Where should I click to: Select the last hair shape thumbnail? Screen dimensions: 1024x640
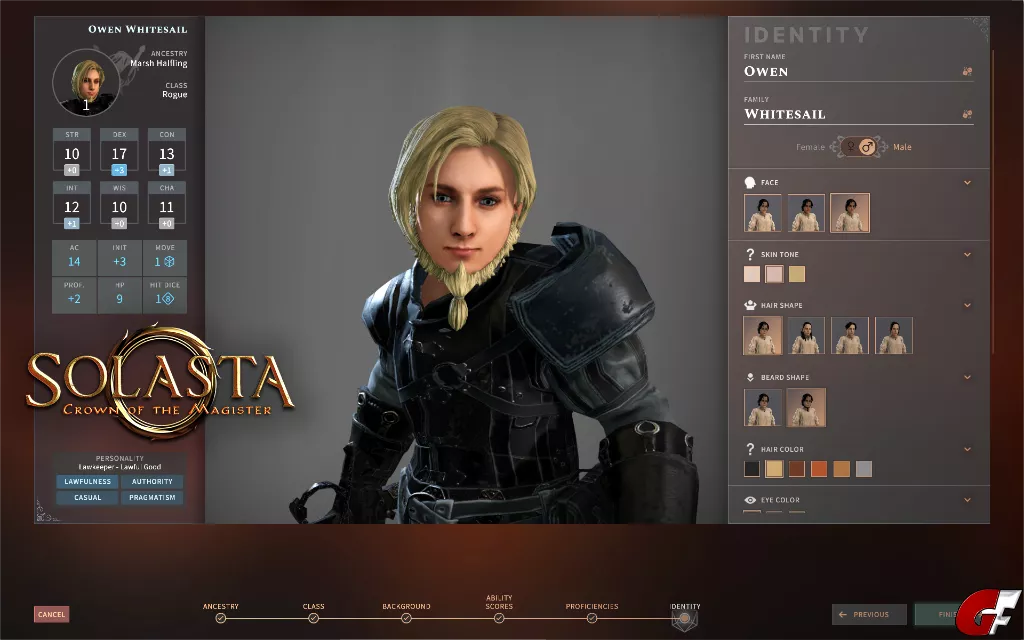point(894,336)
